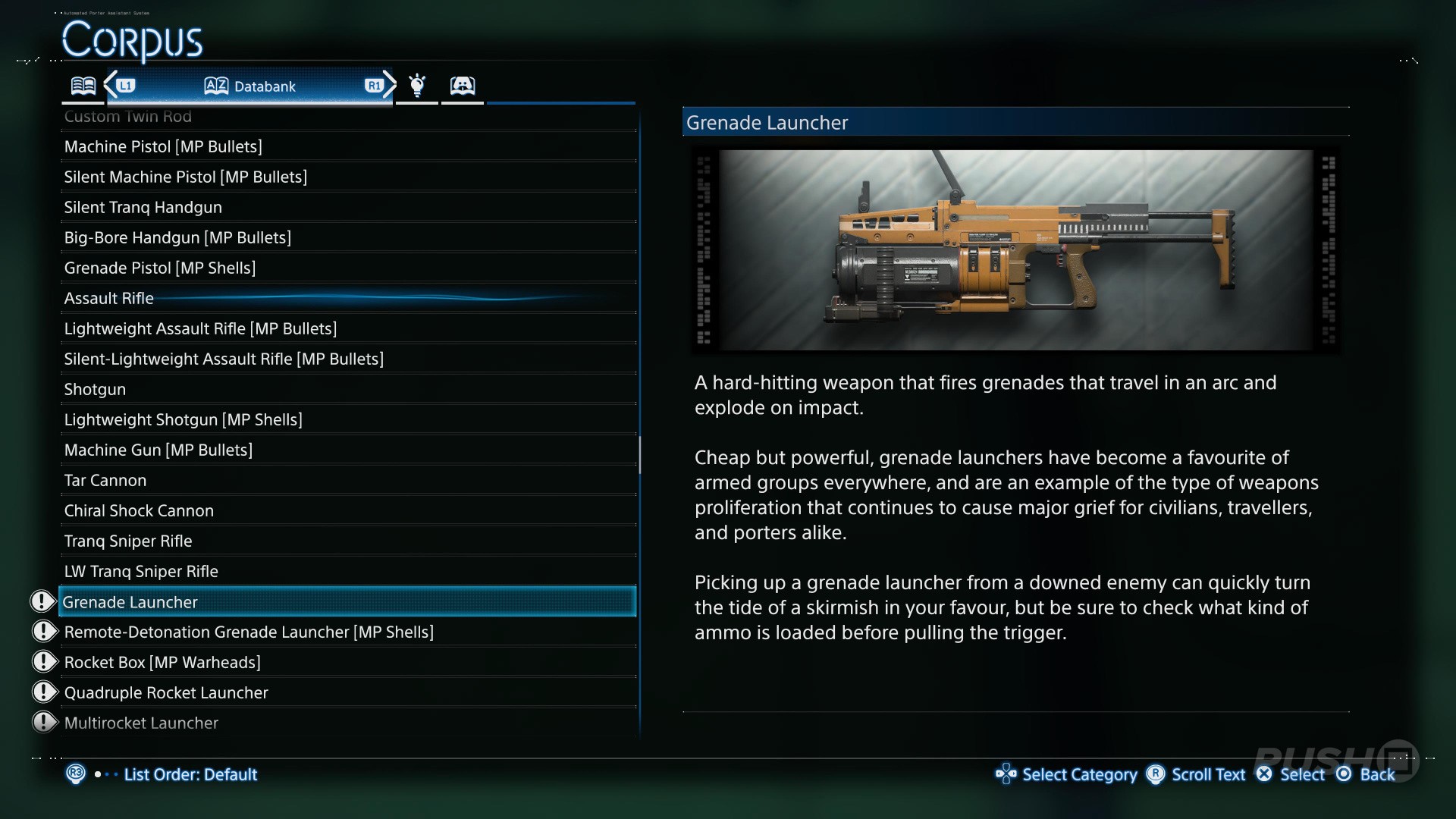Select Chiral Shock Cannon entry
This screenshot has width=1456, height=819.
click(140, 510)
